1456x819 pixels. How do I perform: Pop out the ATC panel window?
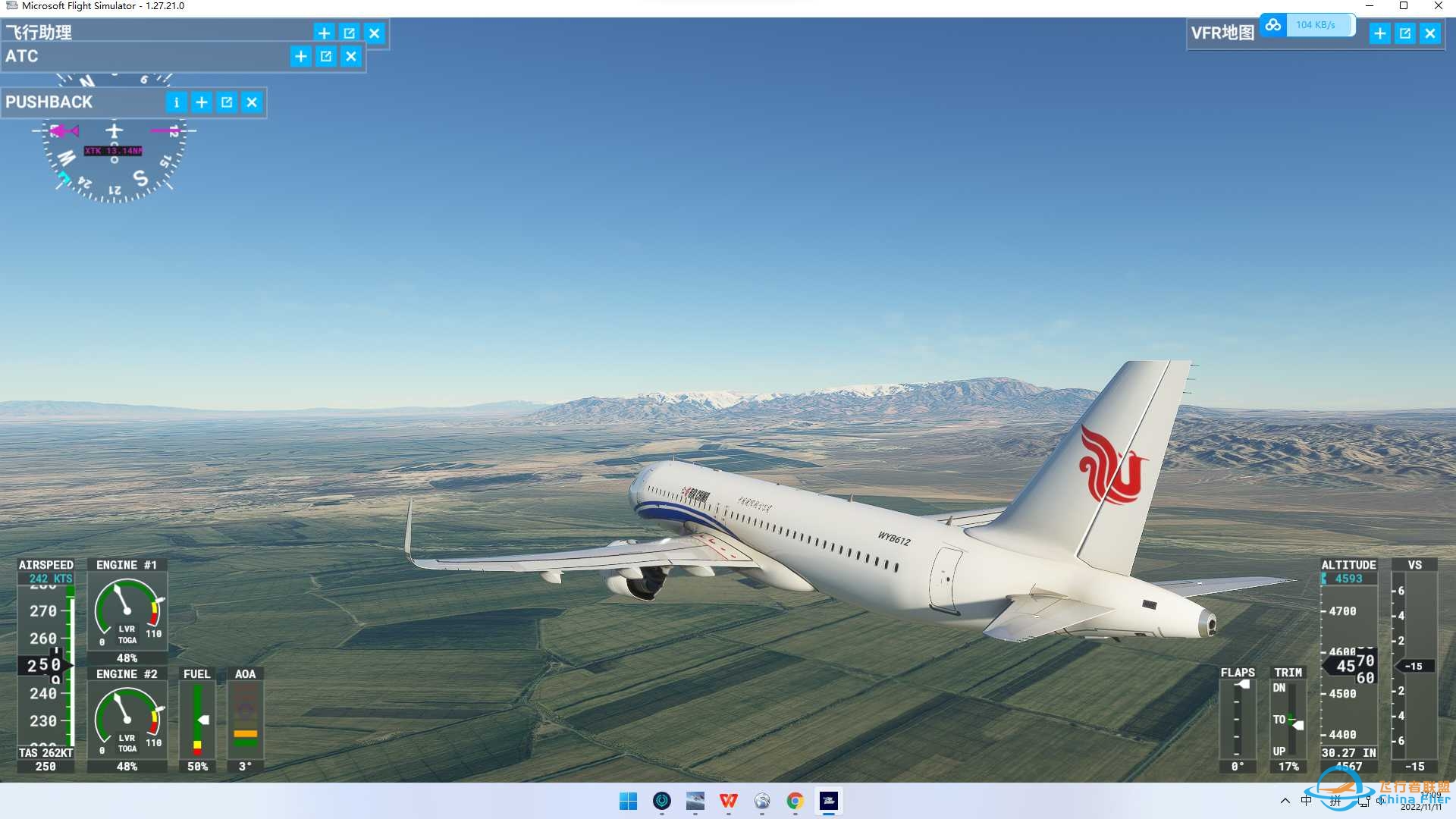pyautogui.click(x=326, y=56)
